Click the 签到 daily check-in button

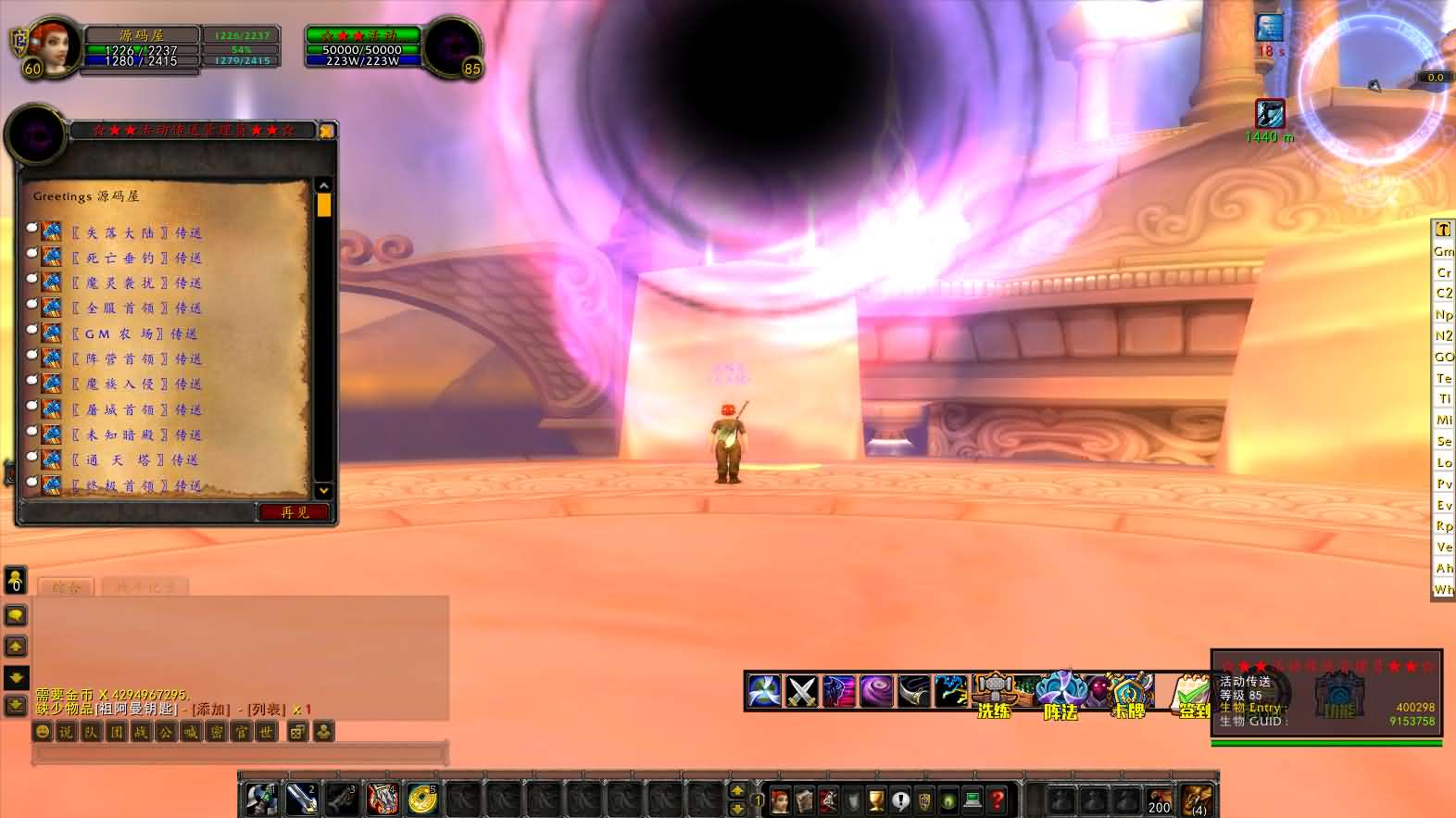pyautogui.click(x=1191, y=693)
